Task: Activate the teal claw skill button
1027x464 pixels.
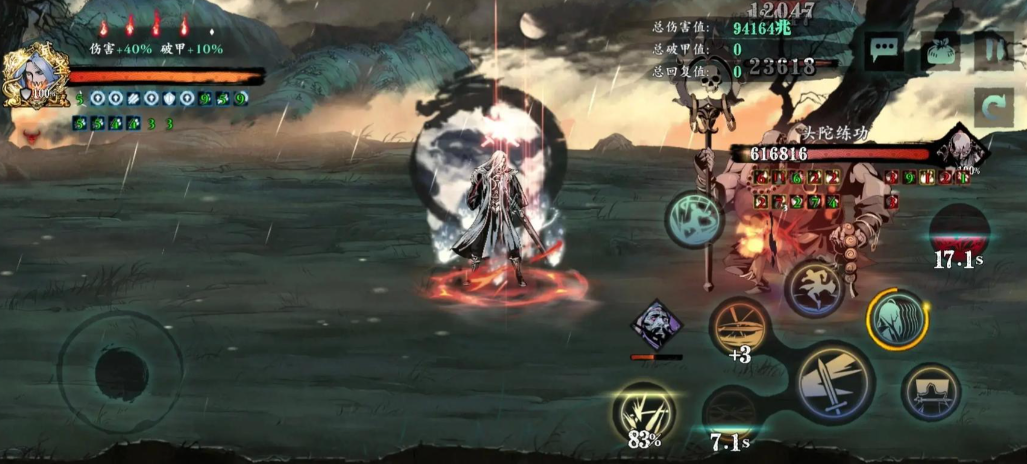Action: pyautogui.click(x=695, y=219)
